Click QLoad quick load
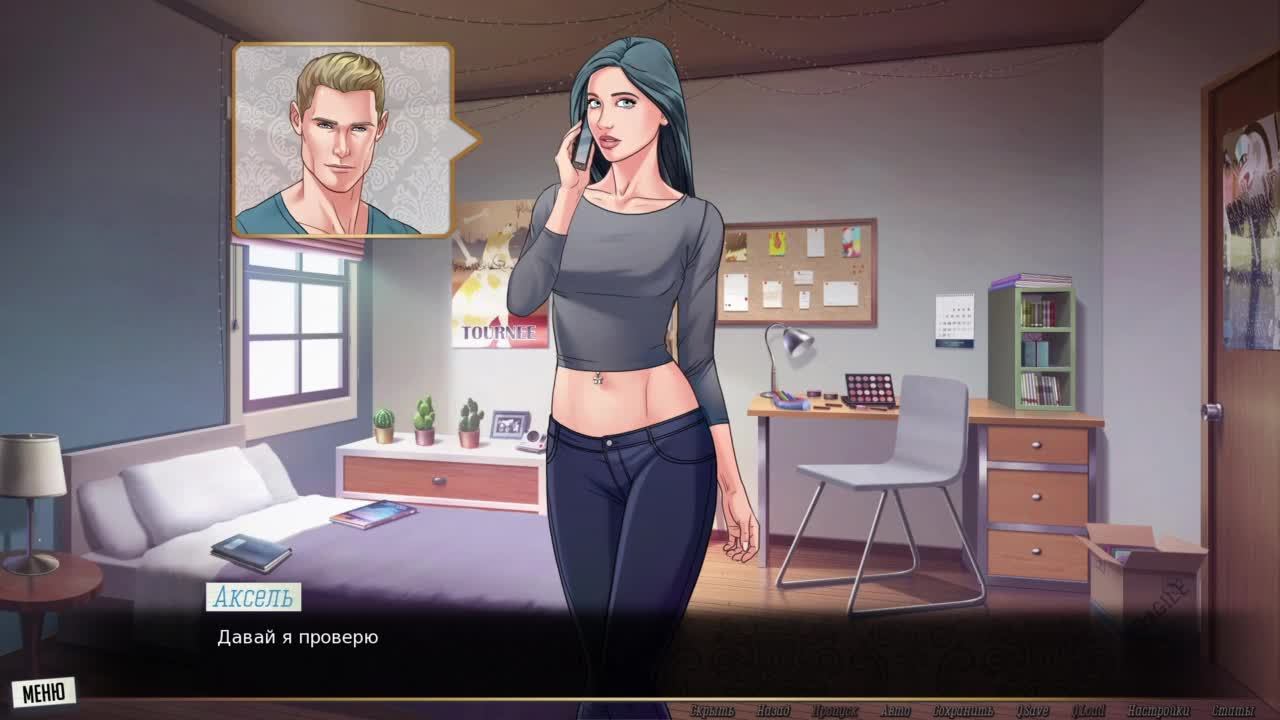 coord(1089,711)
